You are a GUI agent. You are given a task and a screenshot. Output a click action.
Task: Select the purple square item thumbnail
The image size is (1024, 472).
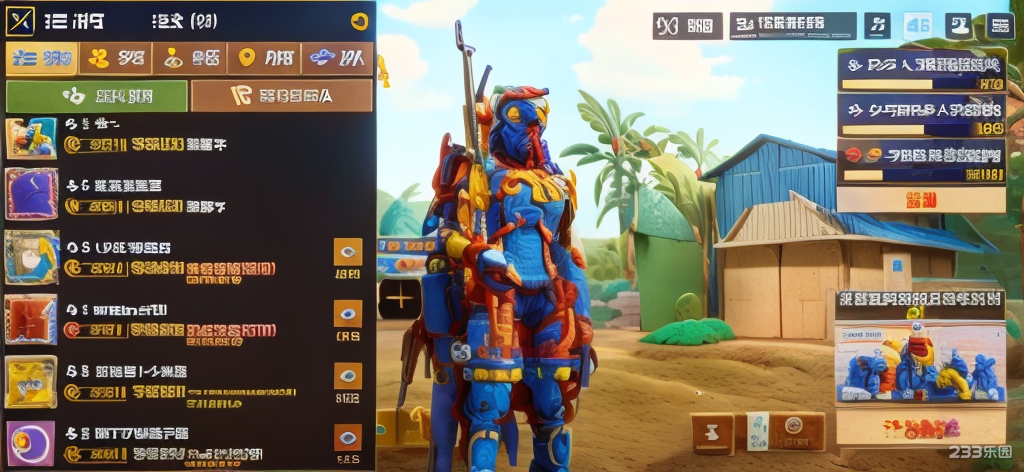tap(31, 194)
